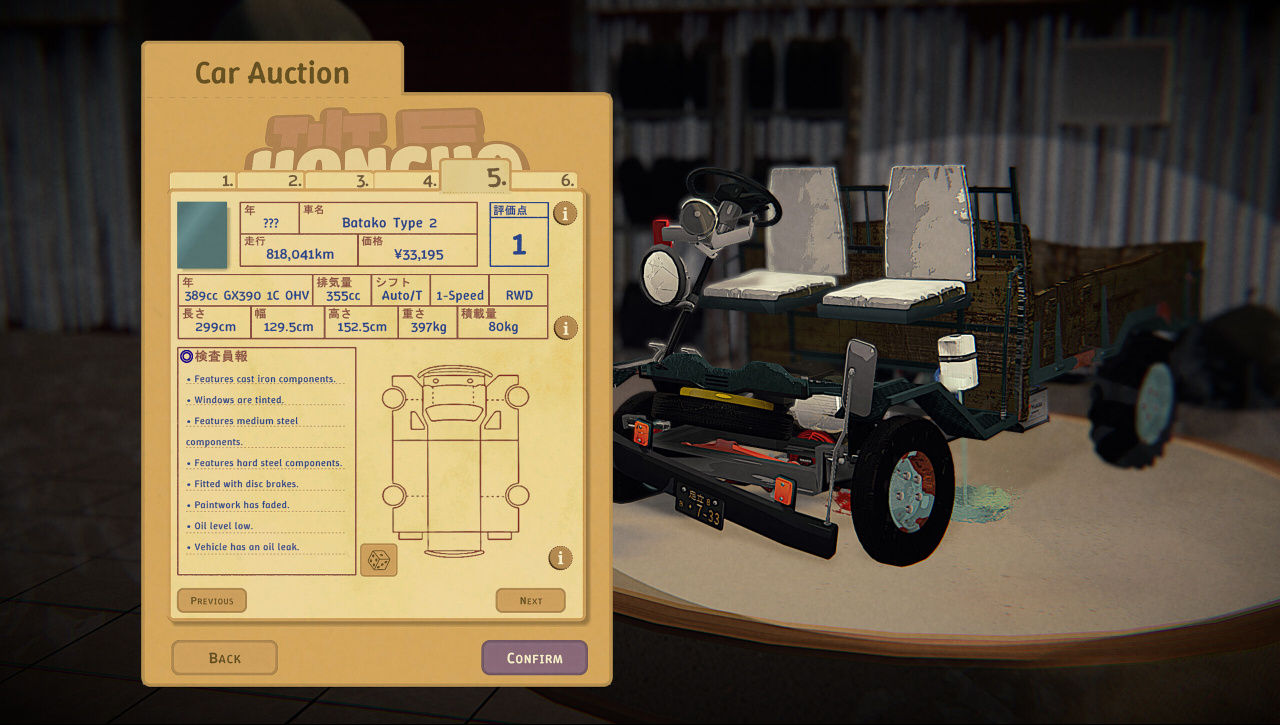Select auction tab 3

click(x=339, y=181)
